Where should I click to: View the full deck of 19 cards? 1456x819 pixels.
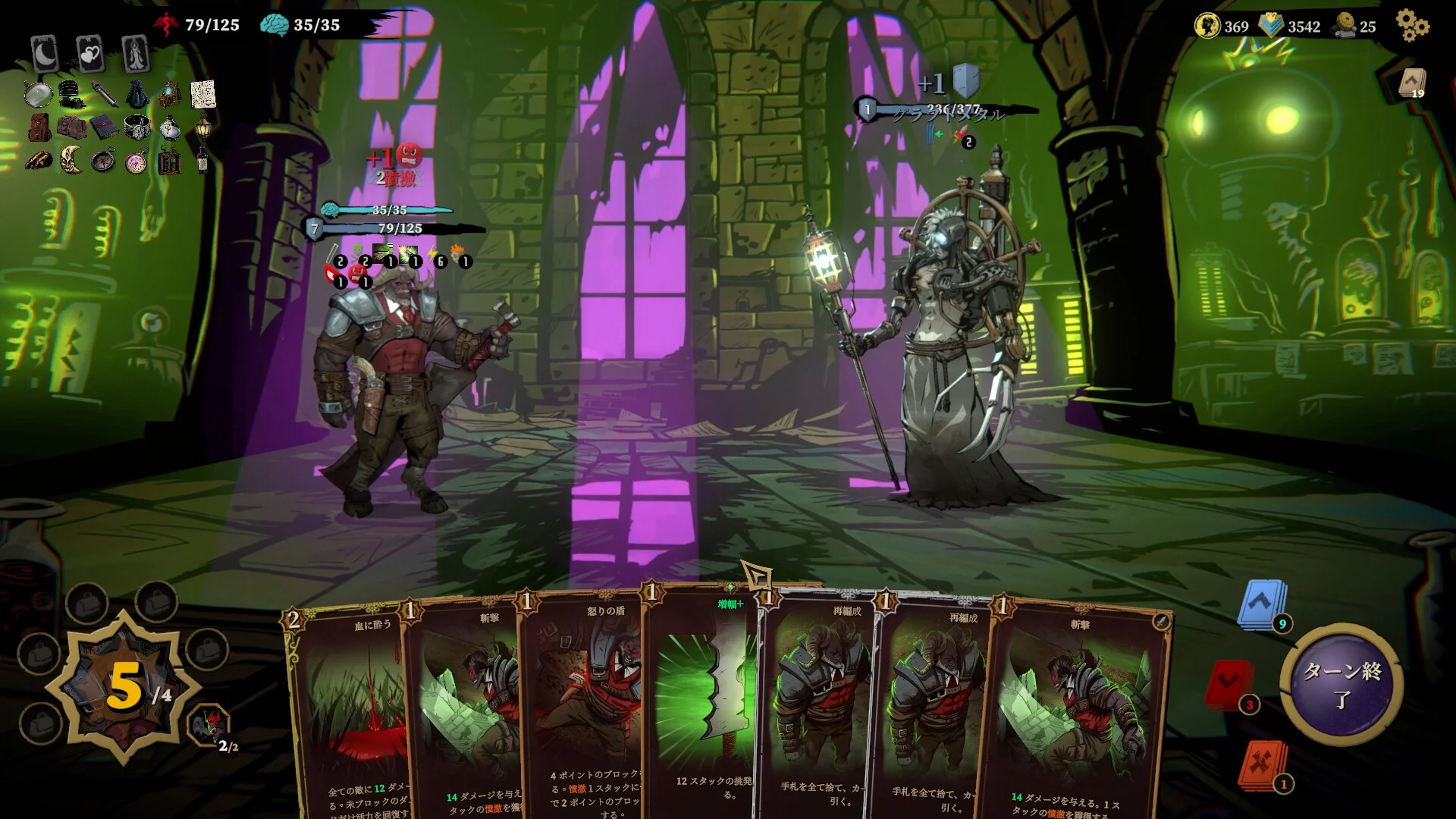(x=1412, y=83)
